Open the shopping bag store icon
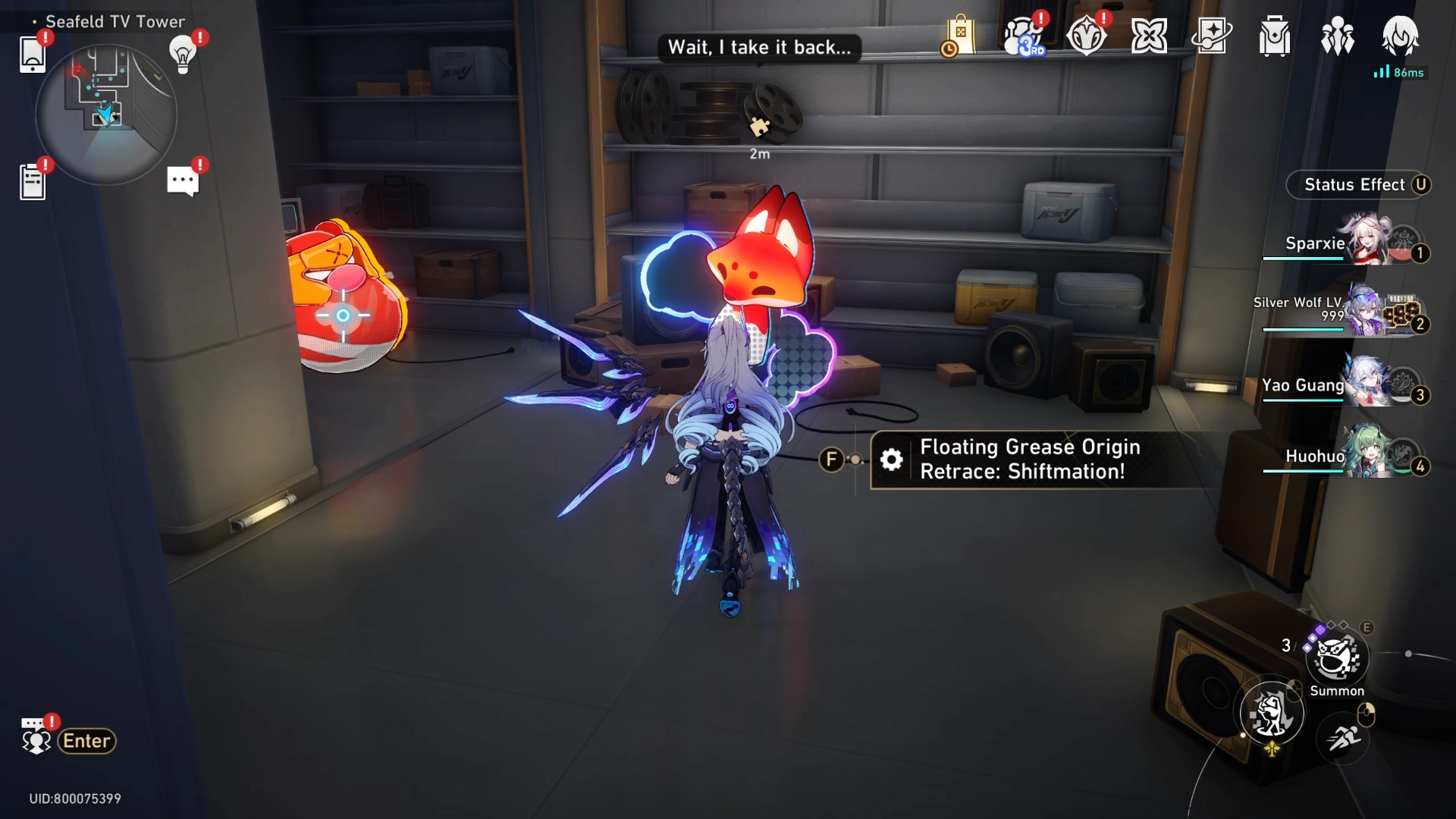The height and width of the screenshot is (819, 1456). click(959, 36)
